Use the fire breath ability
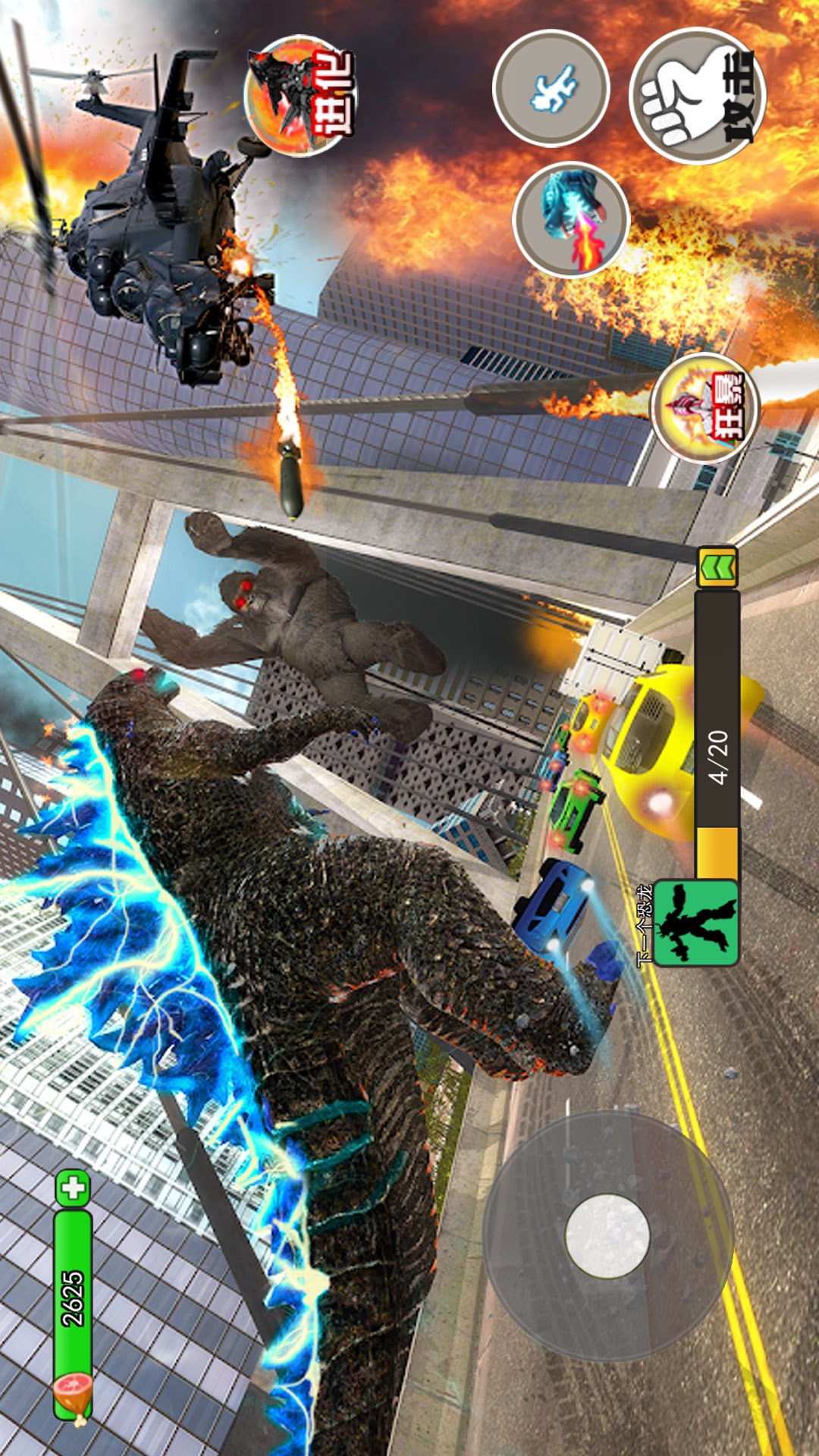Screen dimensions: 819x1456 click(571, 220)
